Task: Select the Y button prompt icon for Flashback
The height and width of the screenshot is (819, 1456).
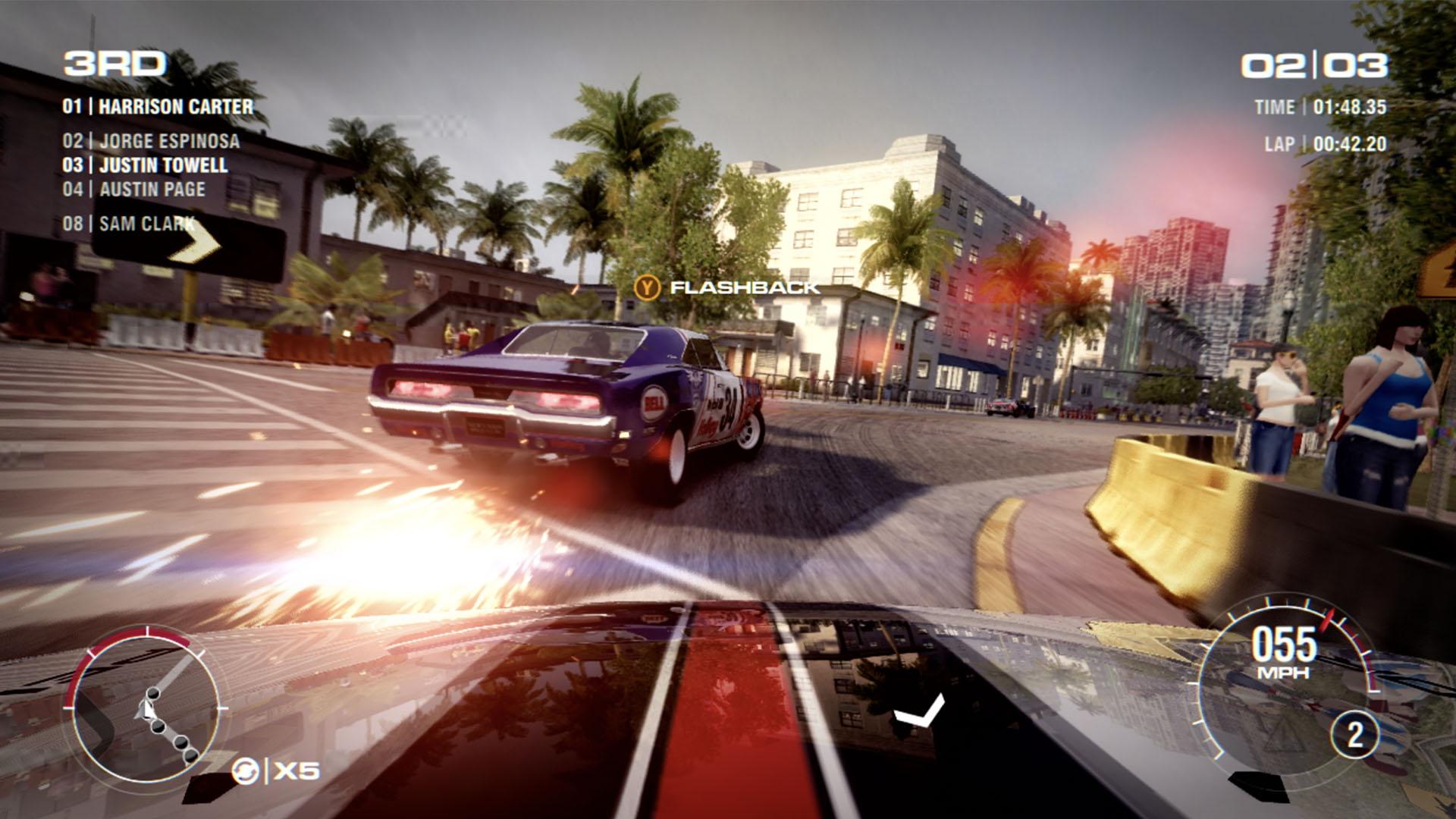Action: (x=648, y=288)
